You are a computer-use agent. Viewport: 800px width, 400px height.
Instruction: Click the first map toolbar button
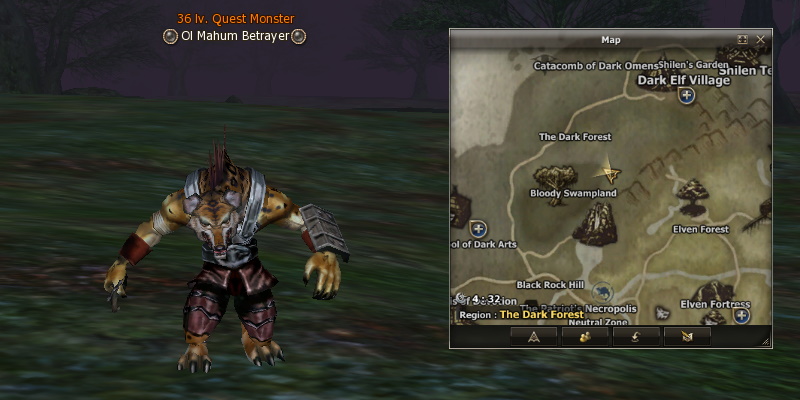pyautogui.click(x=534, y=336)
